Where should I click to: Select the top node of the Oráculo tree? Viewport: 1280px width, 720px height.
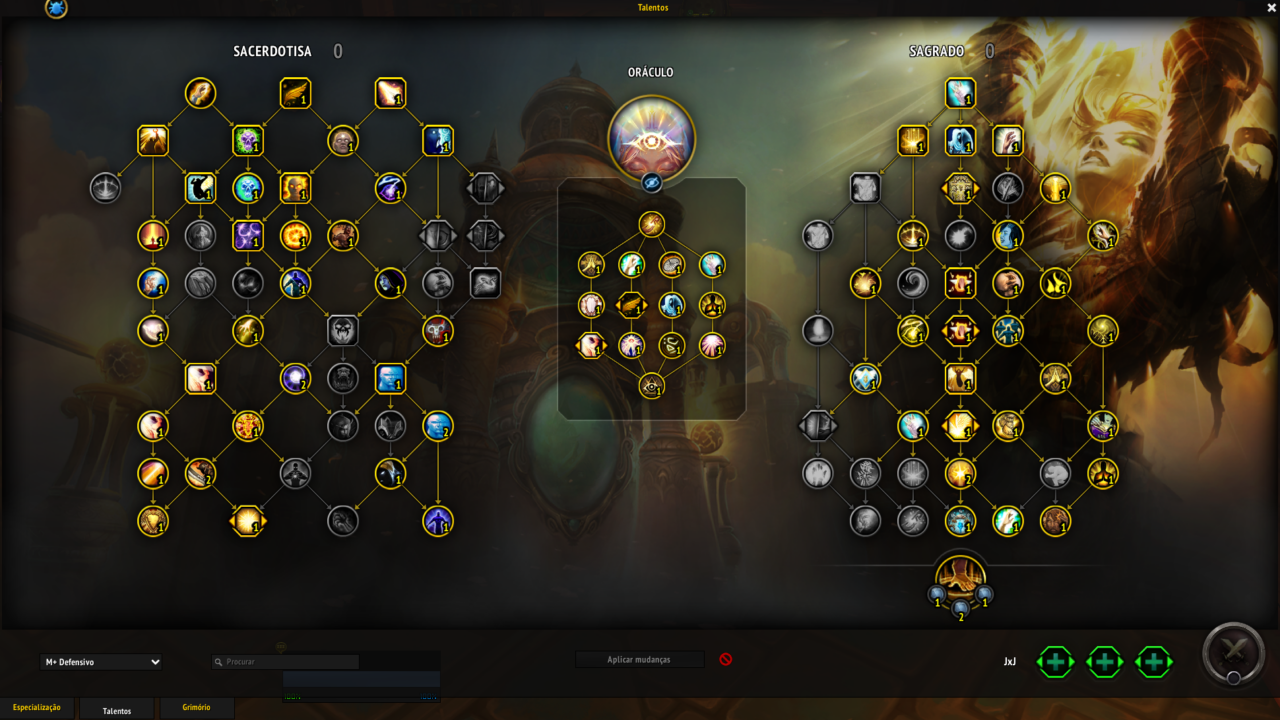652,224
